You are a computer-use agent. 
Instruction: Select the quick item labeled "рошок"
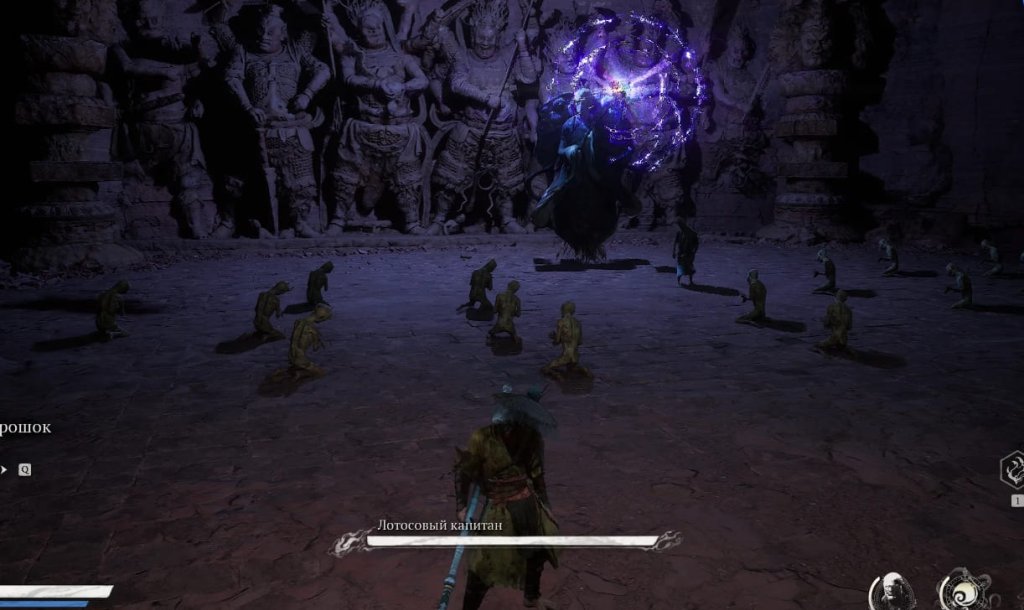click(x=24, y=428)
